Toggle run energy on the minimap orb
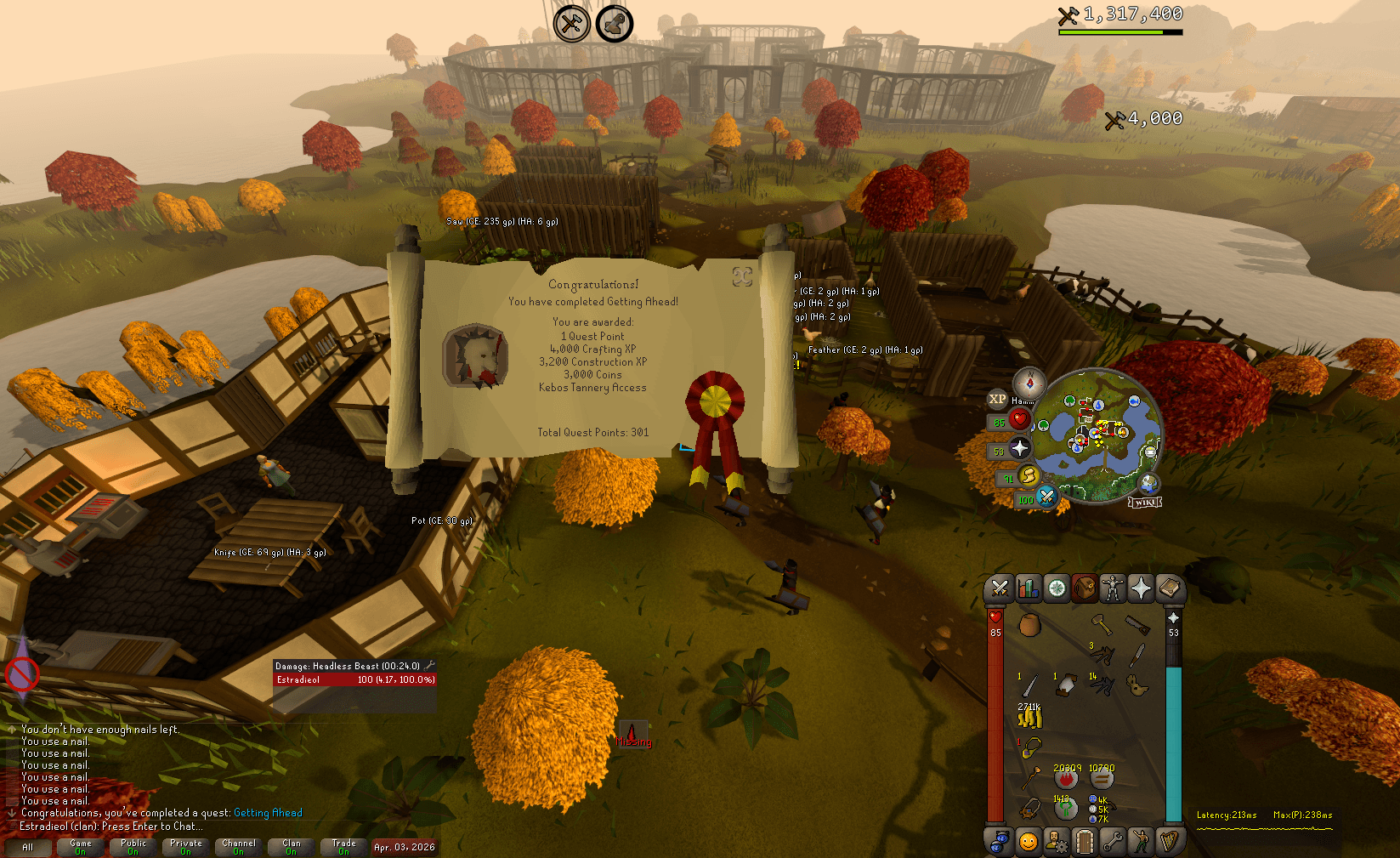1400x858 pixels. 1029,477
